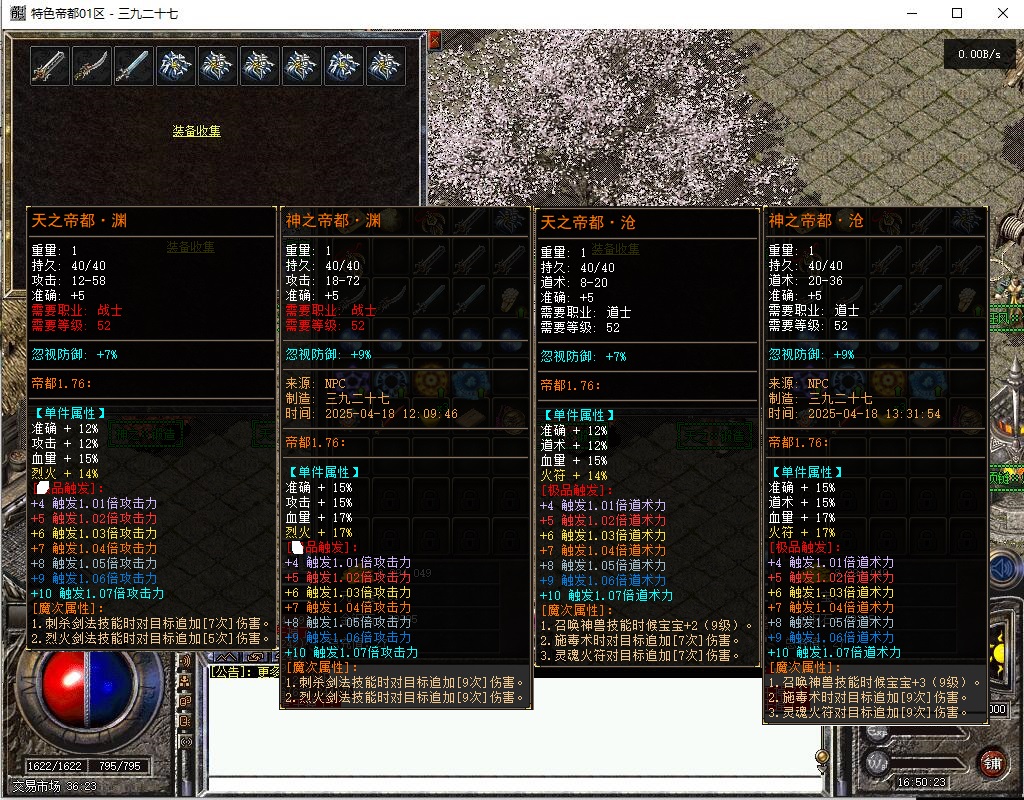
Task: Open the red 铺 shop button
Action: (991, 759)
